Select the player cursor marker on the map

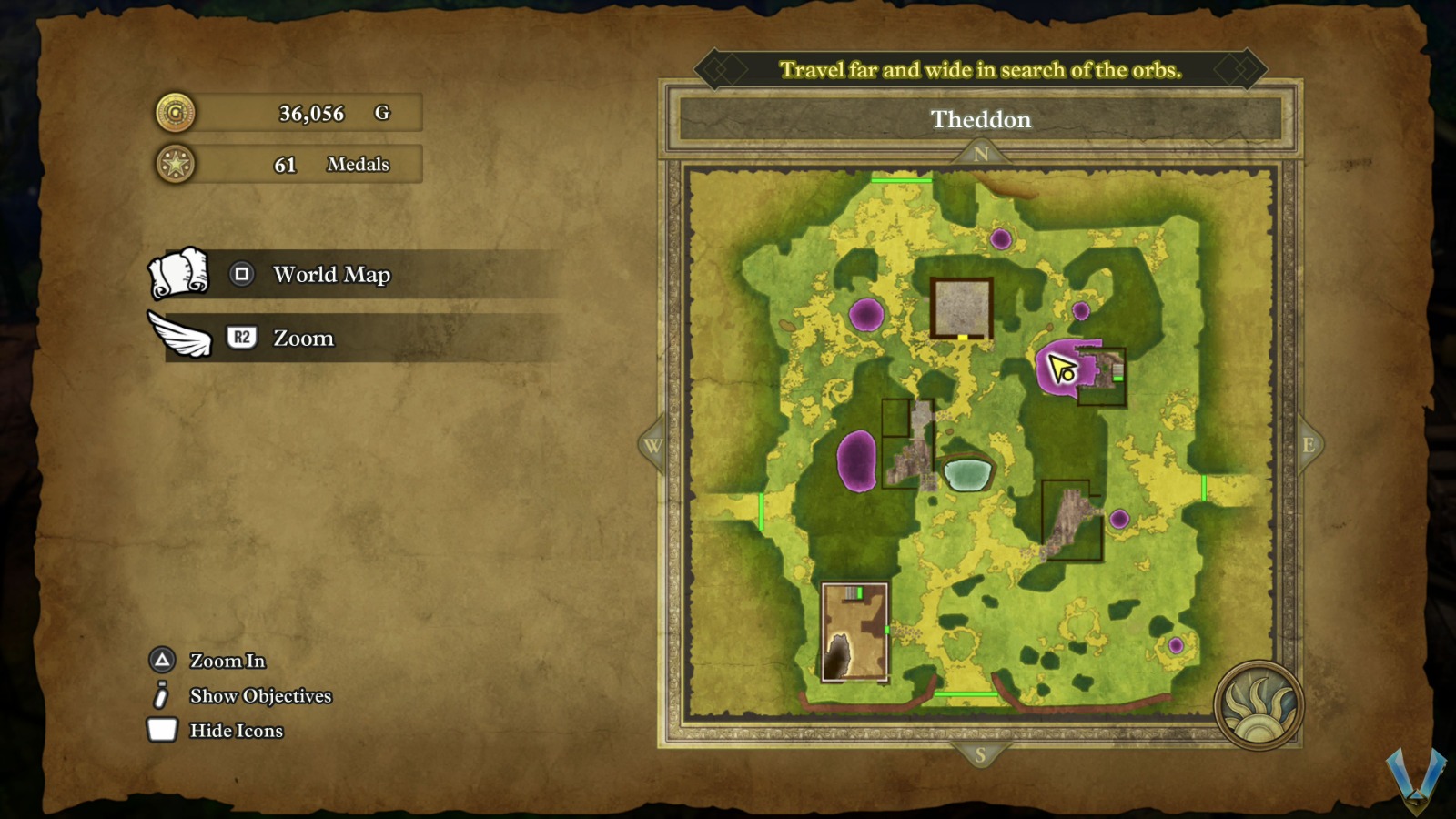coord(1061,369)
